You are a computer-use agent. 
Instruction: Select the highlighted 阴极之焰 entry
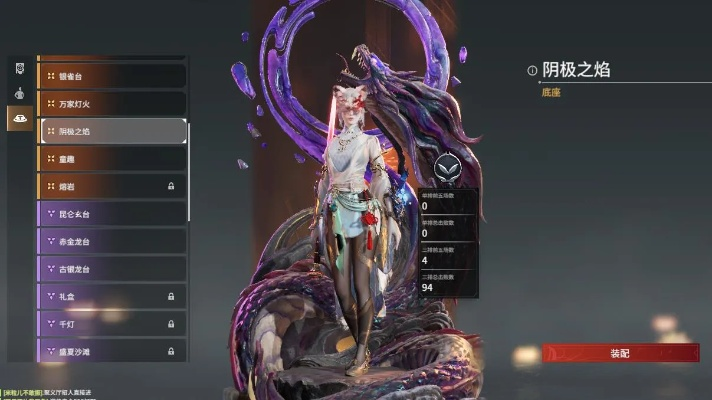pyautogui.click(x=112, y=131)
